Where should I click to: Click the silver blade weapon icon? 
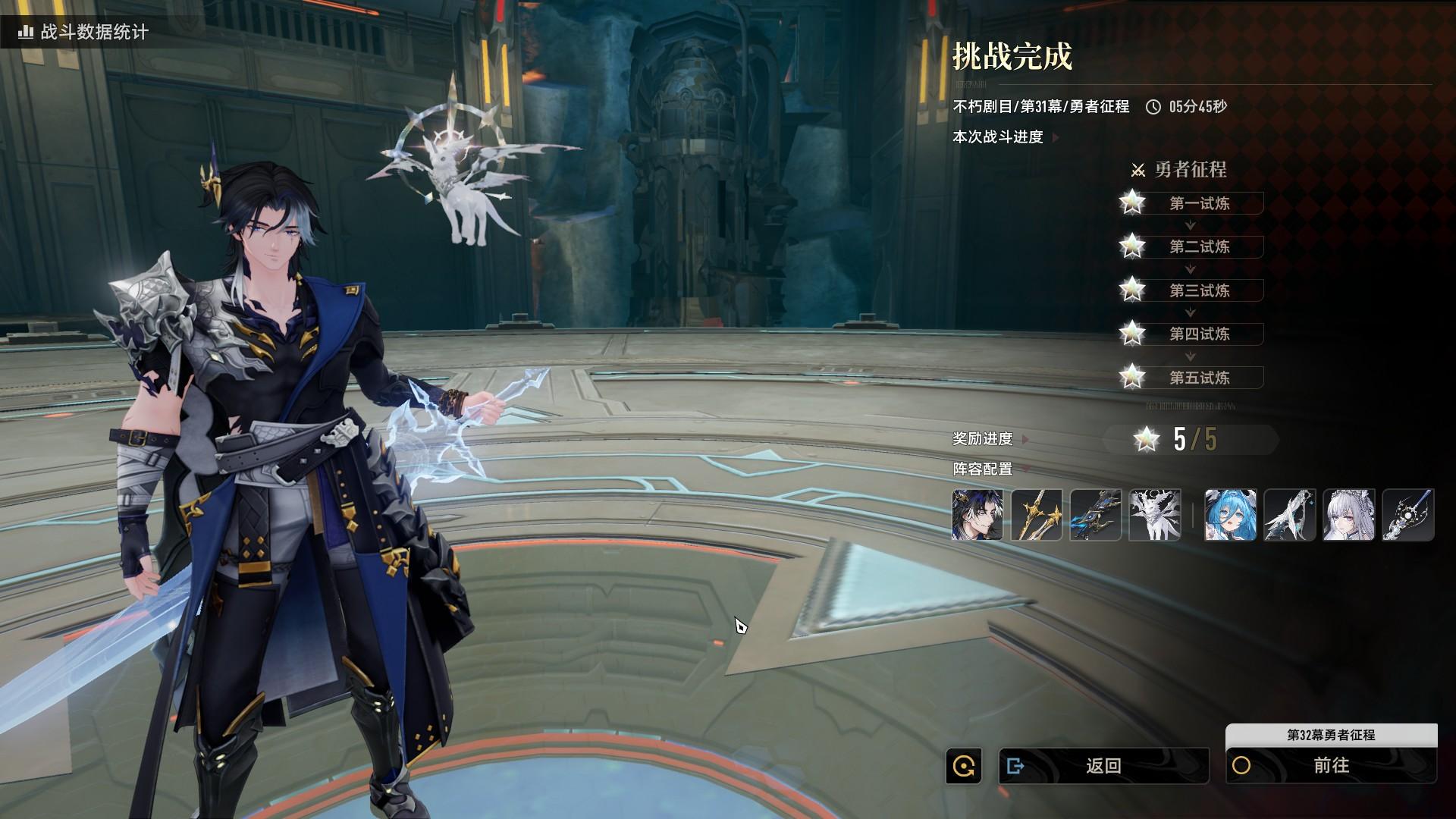pos(1289,515)
